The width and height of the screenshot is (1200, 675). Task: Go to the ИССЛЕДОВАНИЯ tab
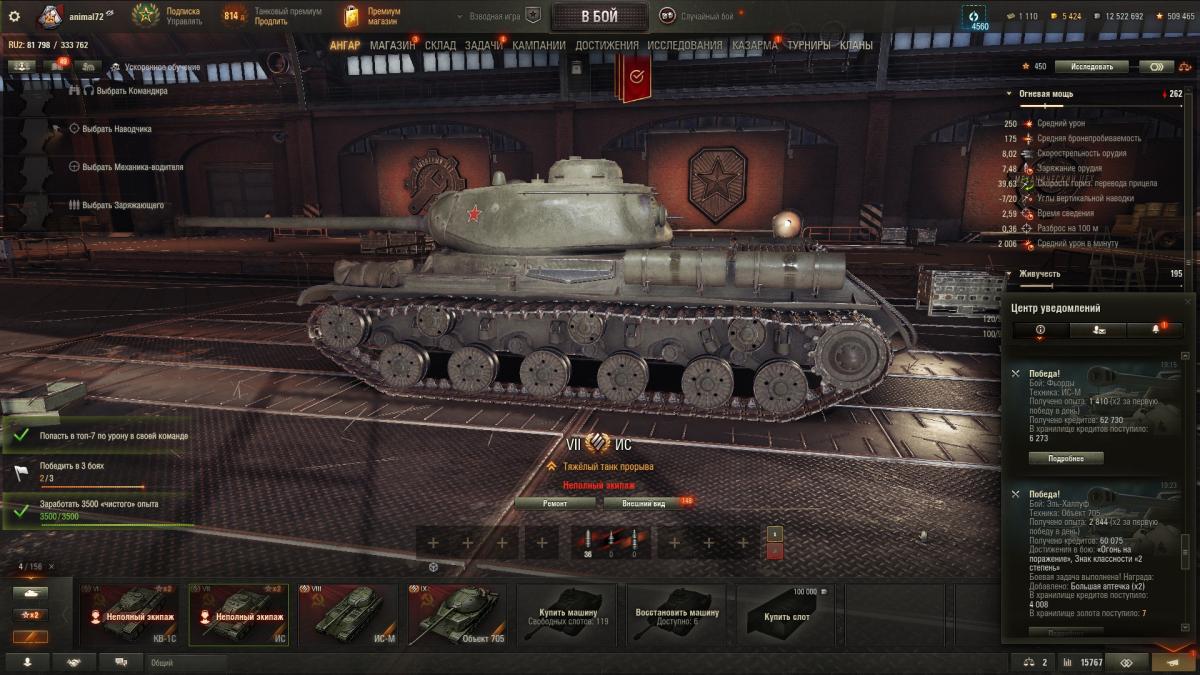684,45
